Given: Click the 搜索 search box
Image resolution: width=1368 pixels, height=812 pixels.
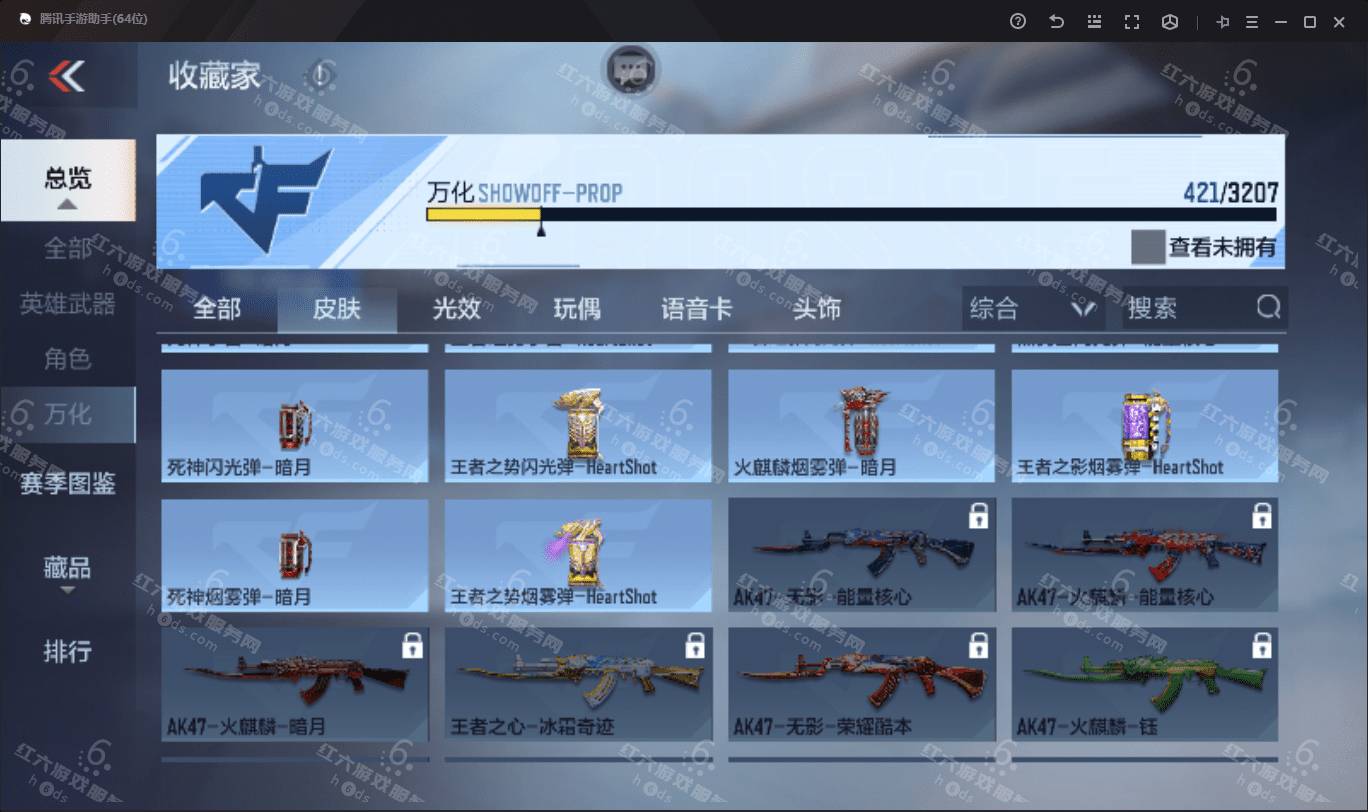Looking at the screenshot, I should pos(1190,309).
